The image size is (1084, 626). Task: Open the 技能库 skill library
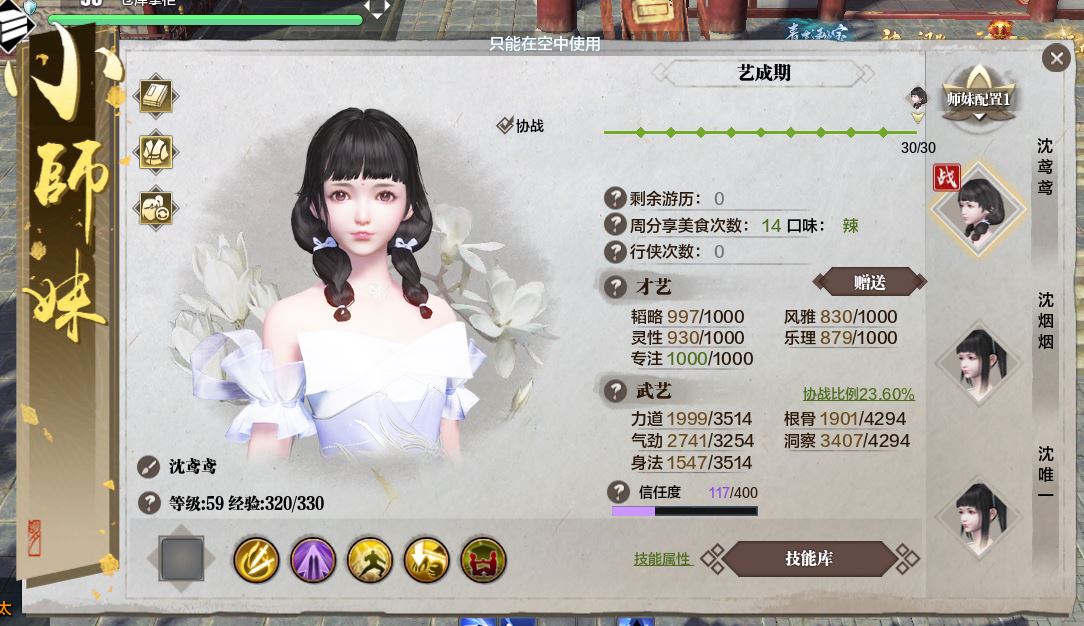click(810, 559)
